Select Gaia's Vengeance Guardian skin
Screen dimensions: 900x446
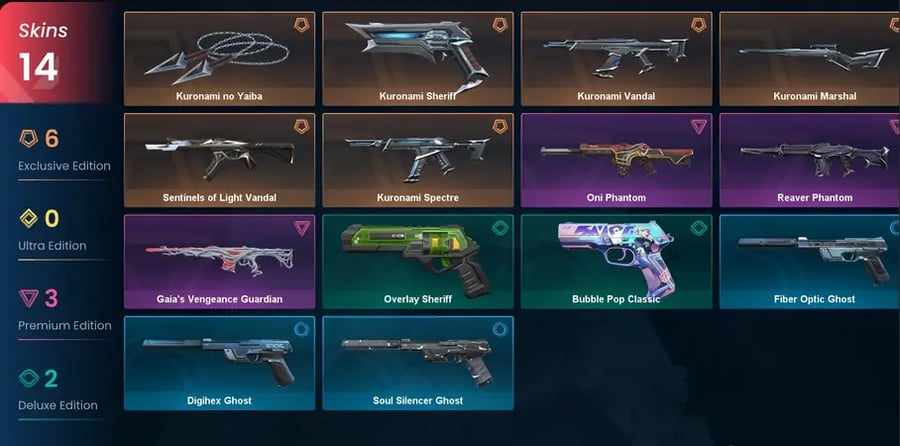coord(219,261)
